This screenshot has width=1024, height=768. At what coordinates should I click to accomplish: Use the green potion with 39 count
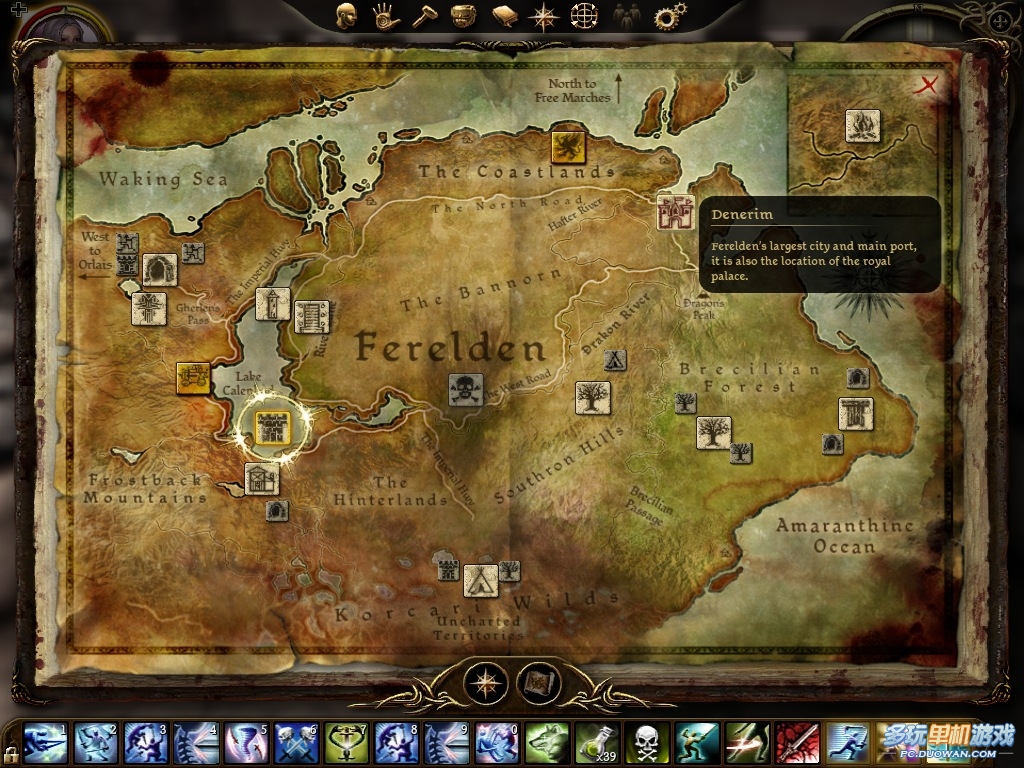[597, 743]
